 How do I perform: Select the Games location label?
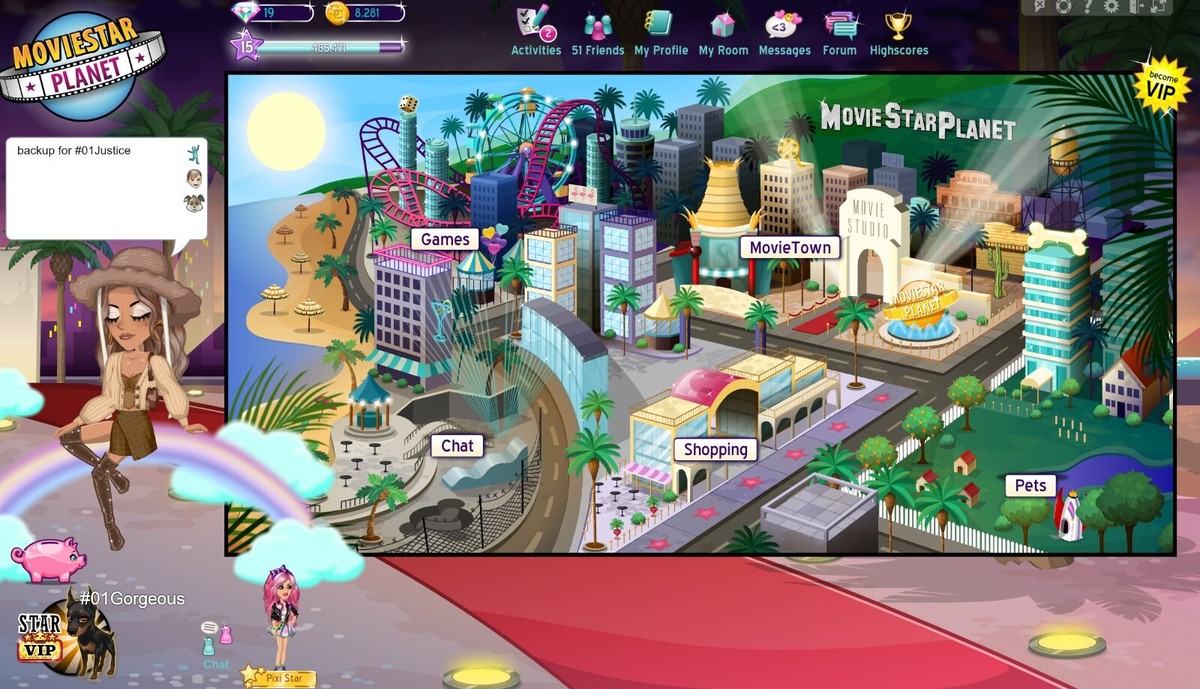pyautogui.click(x=445, y=240)
